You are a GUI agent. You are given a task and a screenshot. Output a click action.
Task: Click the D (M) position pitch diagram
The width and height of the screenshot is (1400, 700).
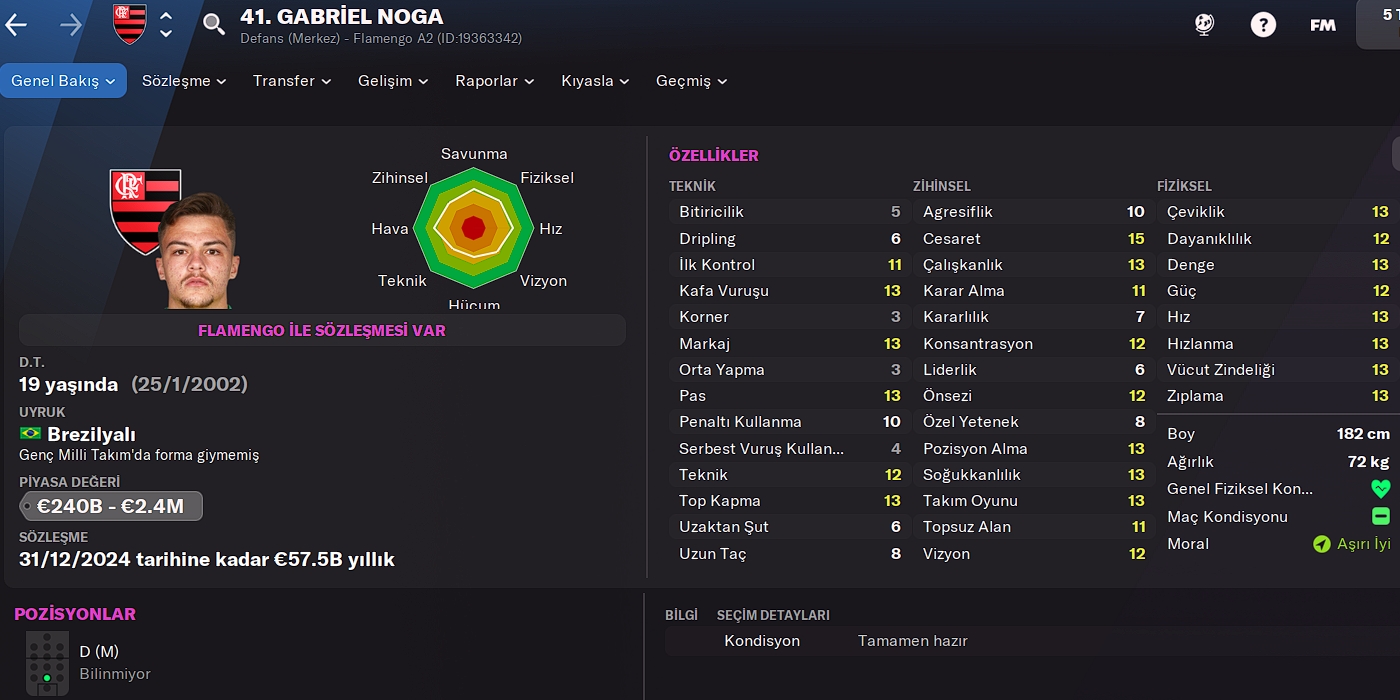pyautogui.click(x=47, y=663)
